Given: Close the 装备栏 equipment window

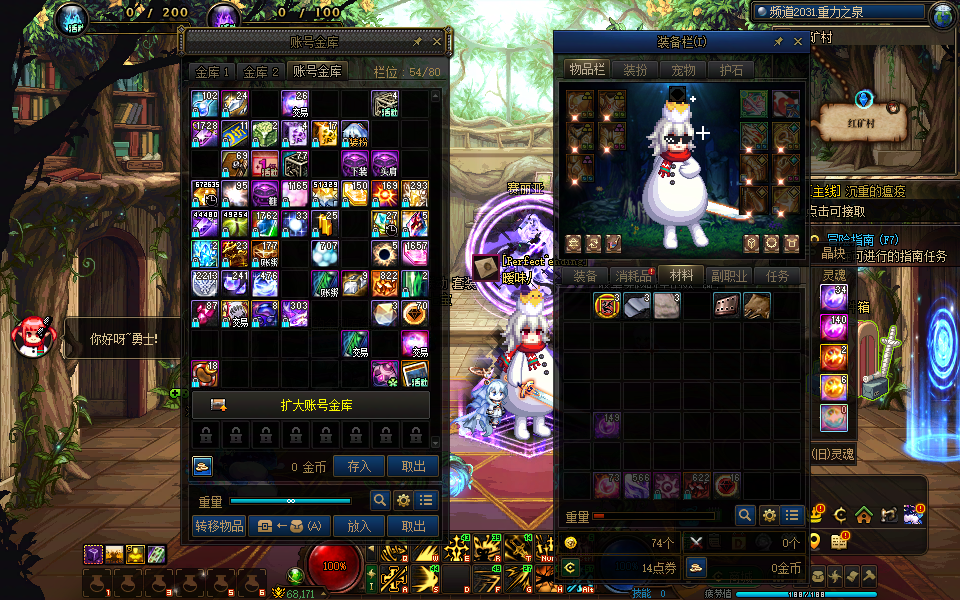Looking at the screenshot, I should [x=797, y=42].
